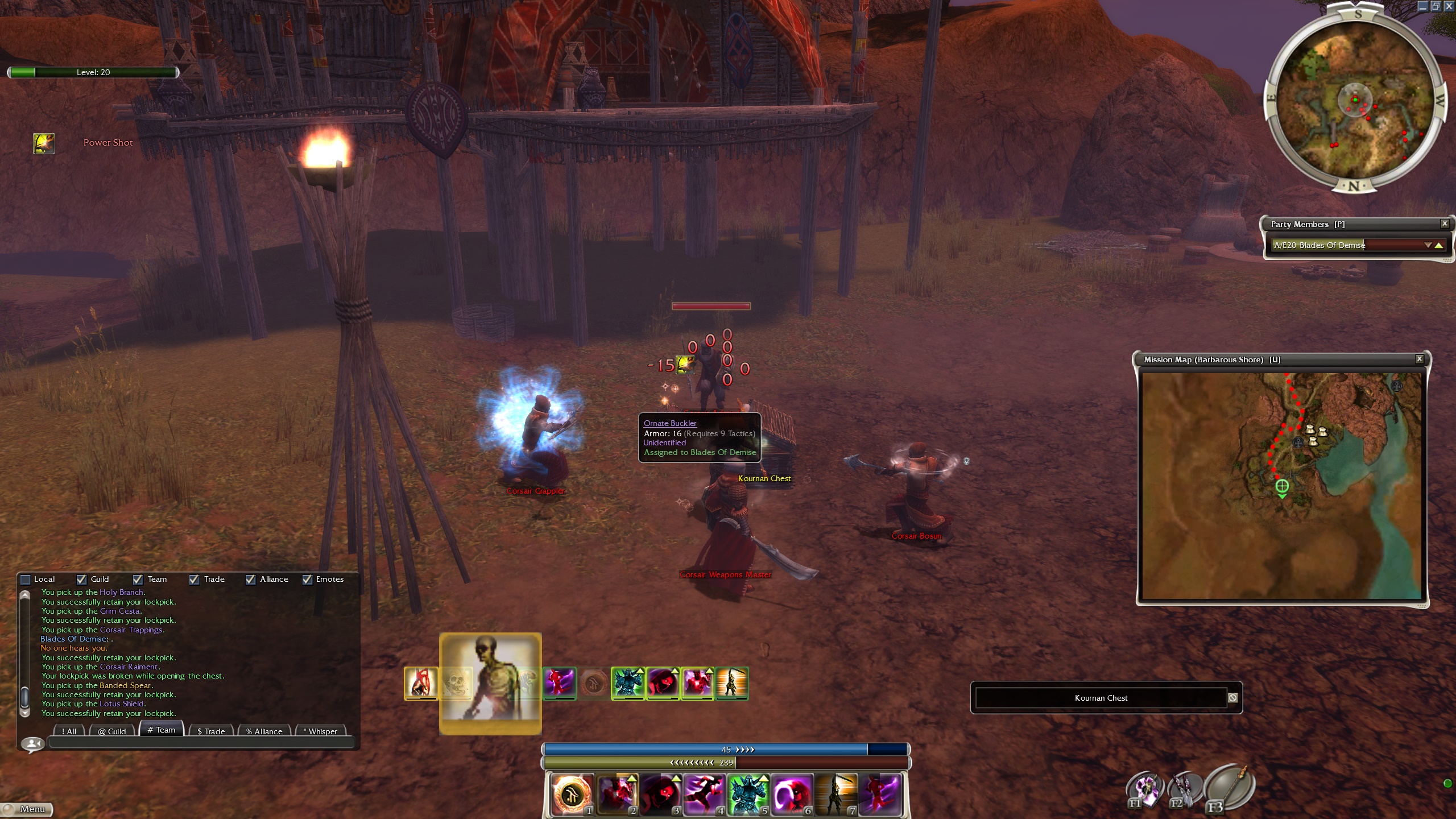This screenshot has height=819, width=1456.
Task: Close the Party Members window
Action: point(1444,224)
